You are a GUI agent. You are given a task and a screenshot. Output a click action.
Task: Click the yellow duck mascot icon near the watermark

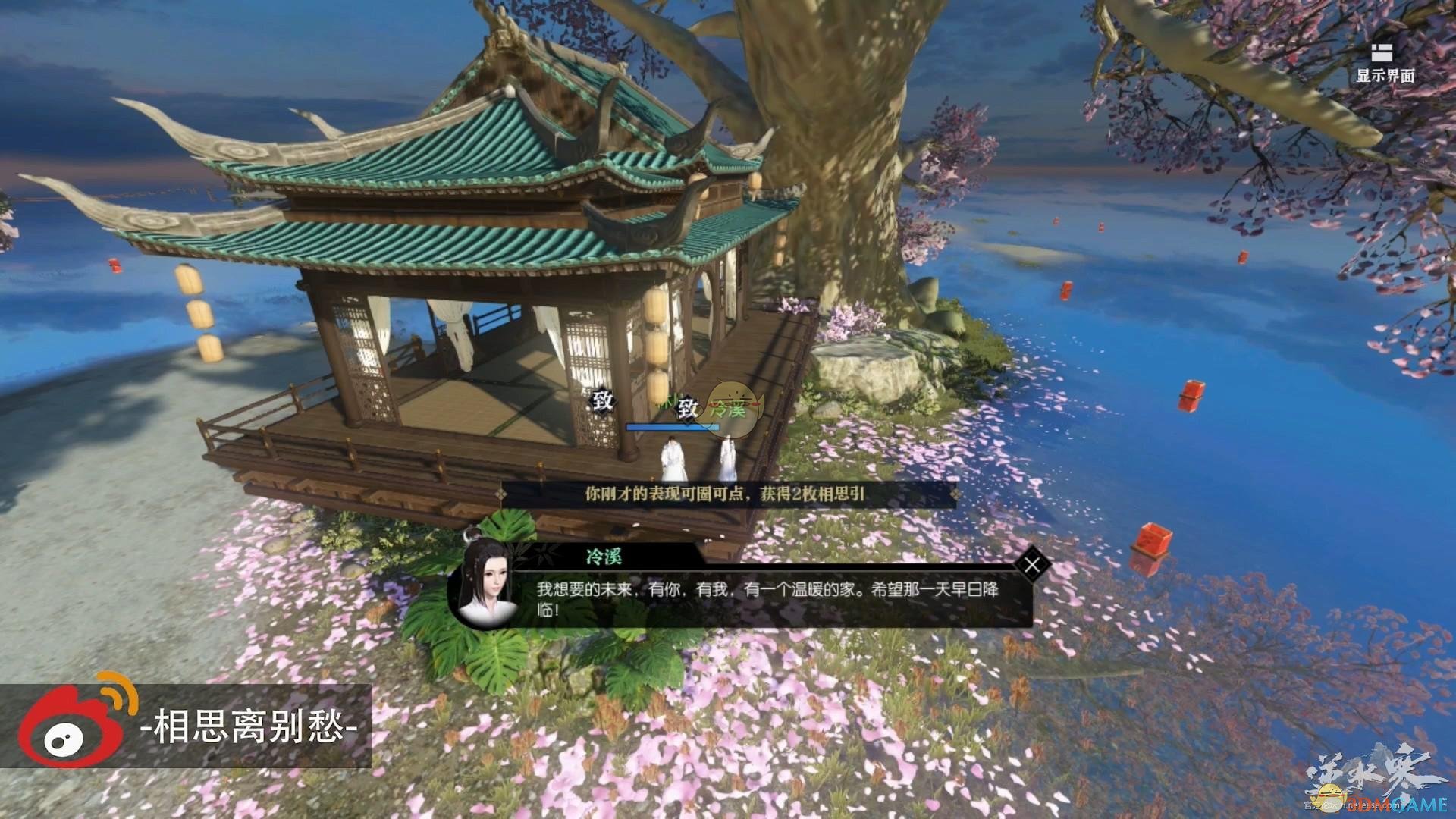[x=1331, y=798]
